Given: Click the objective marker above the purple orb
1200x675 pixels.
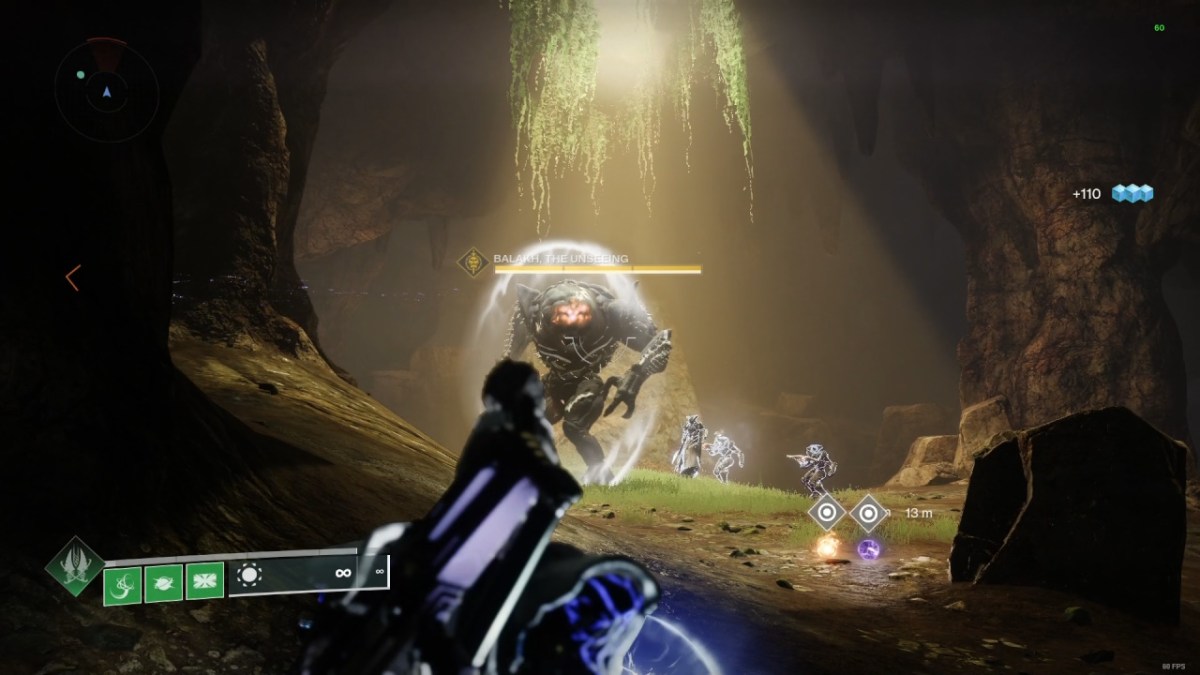Looking at the screenshot, I should tap(869, 514).
